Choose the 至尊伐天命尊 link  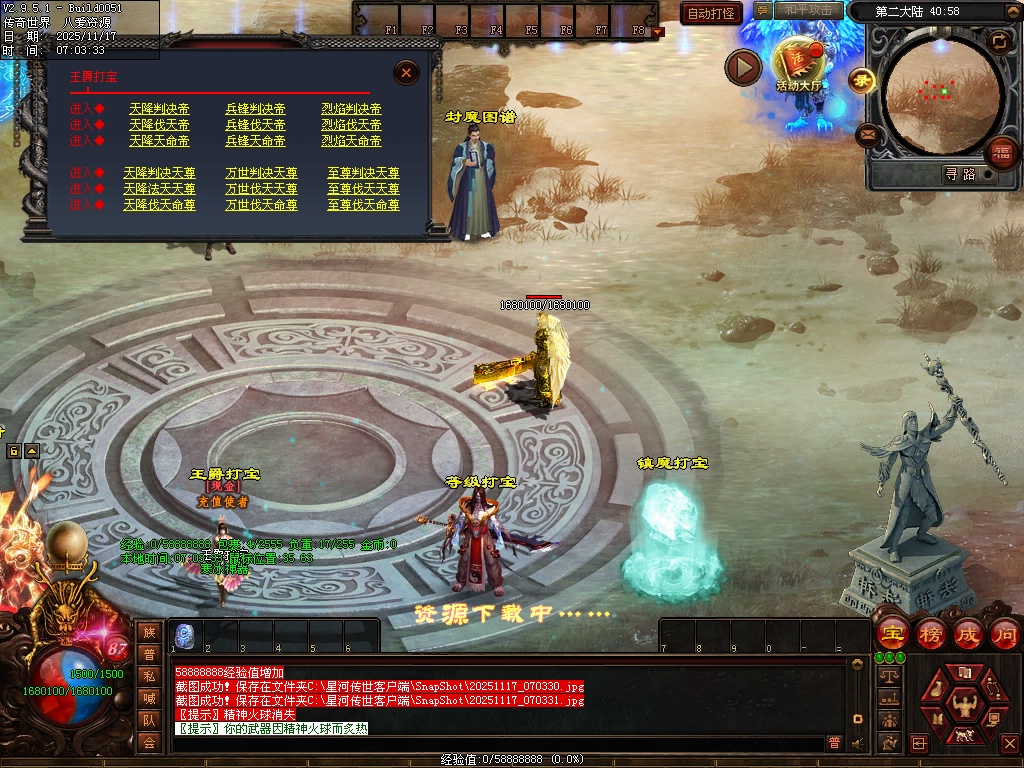click(x=363, y=205)
